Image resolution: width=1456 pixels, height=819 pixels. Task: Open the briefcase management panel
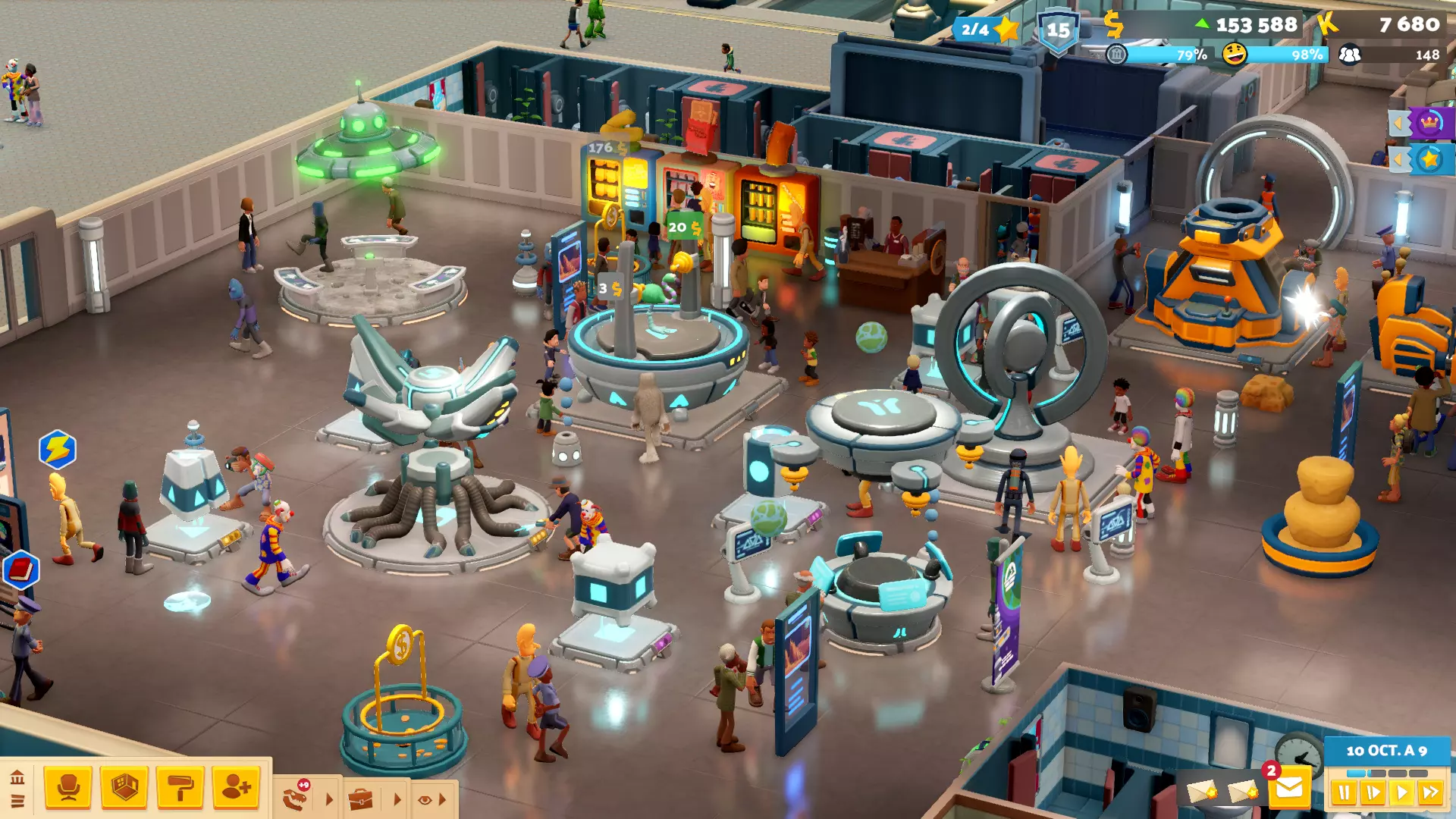pyautogui.click(x=361, y=799)
